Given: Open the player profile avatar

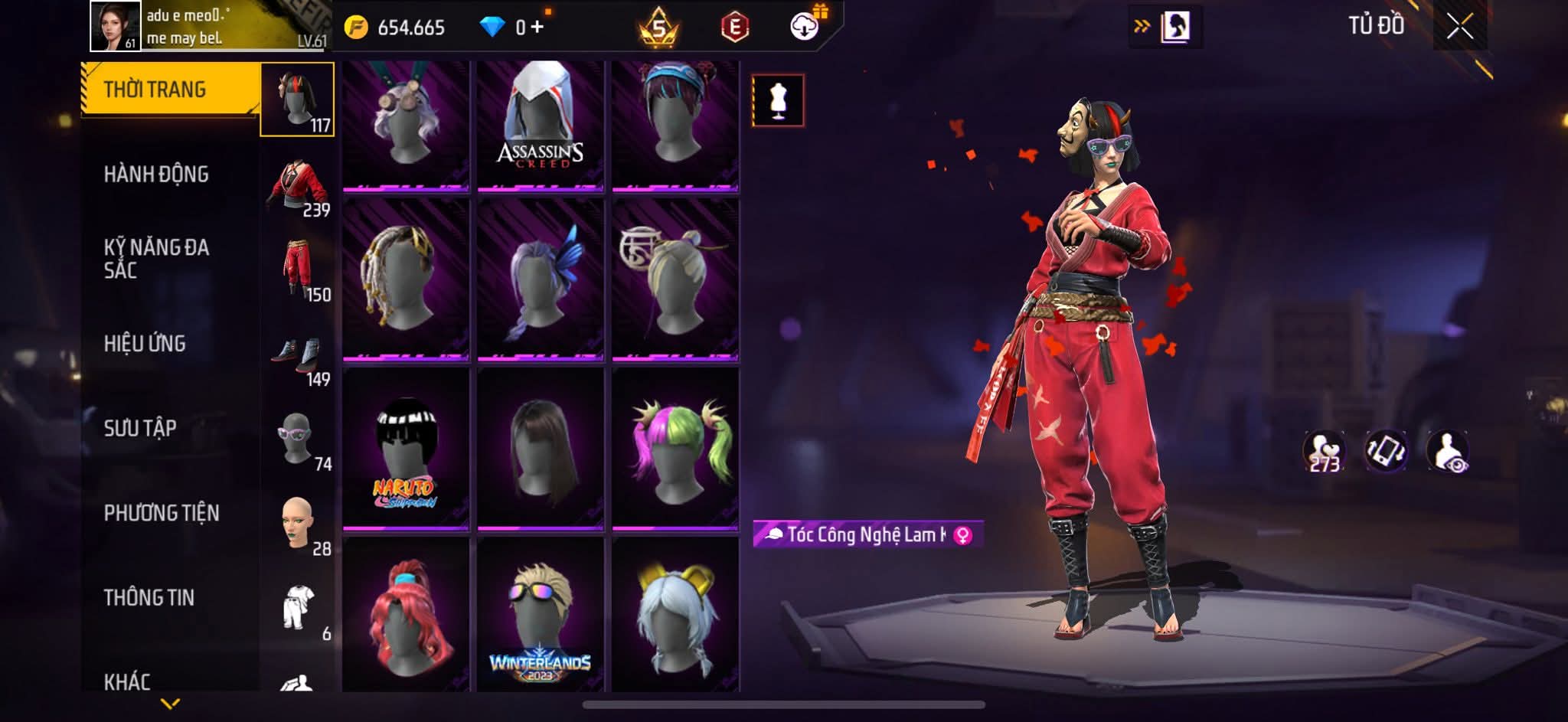Looking at the screenshot, I should [x=116, y=26].
